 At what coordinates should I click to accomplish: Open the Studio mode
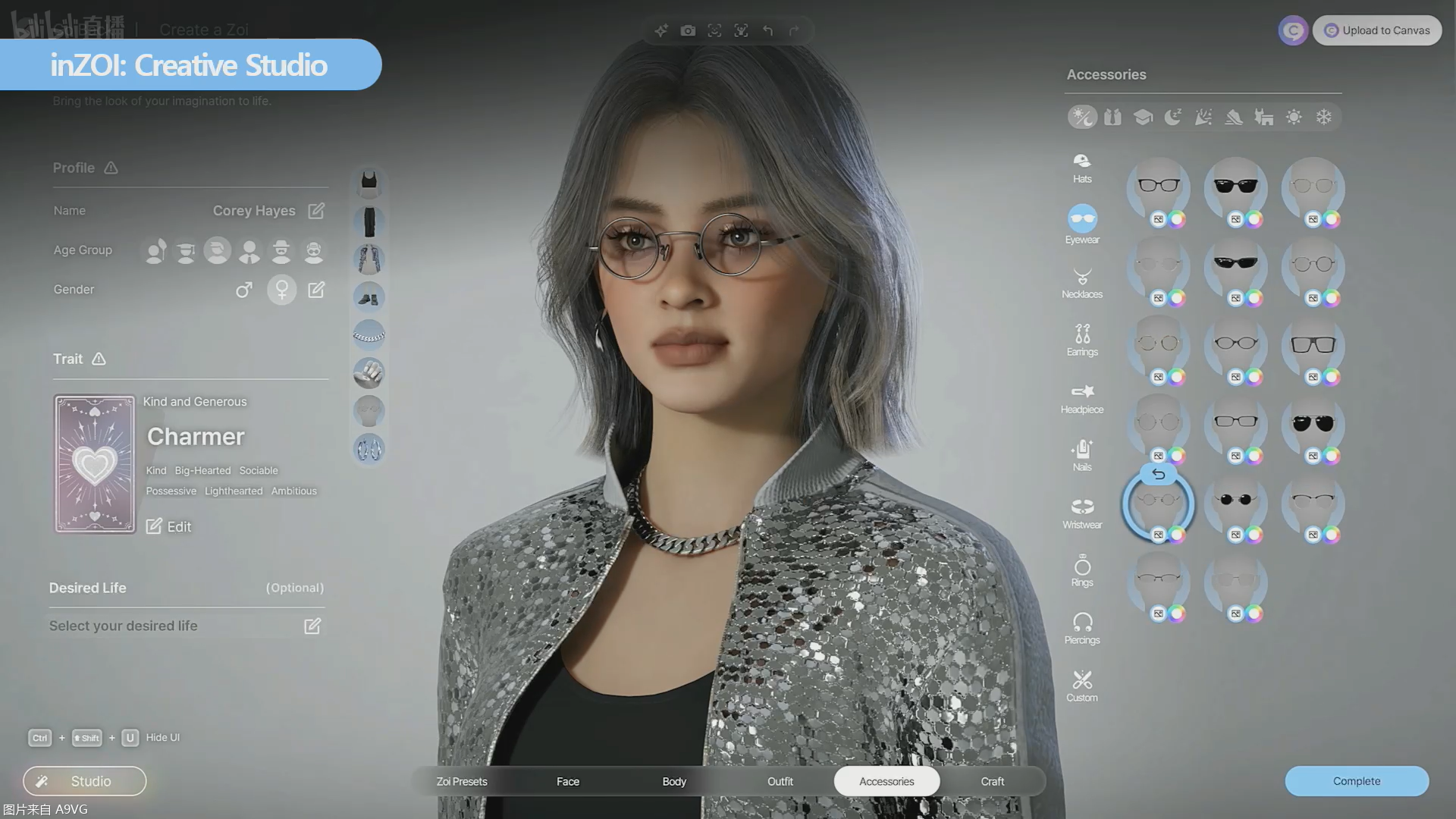point(84,781)
